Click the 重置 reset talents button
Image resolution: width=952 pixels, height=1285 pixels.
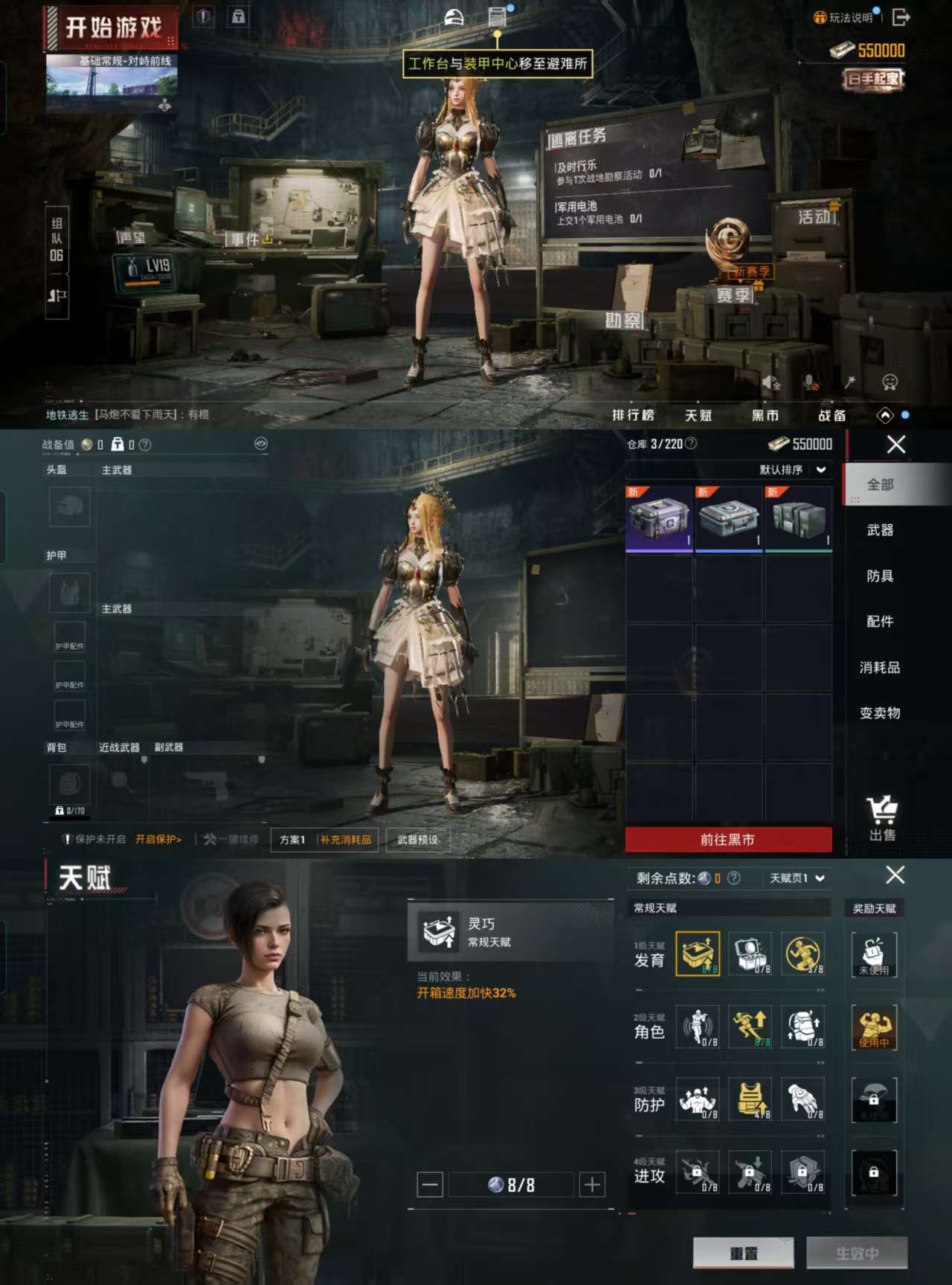(x=743, y=1253)
